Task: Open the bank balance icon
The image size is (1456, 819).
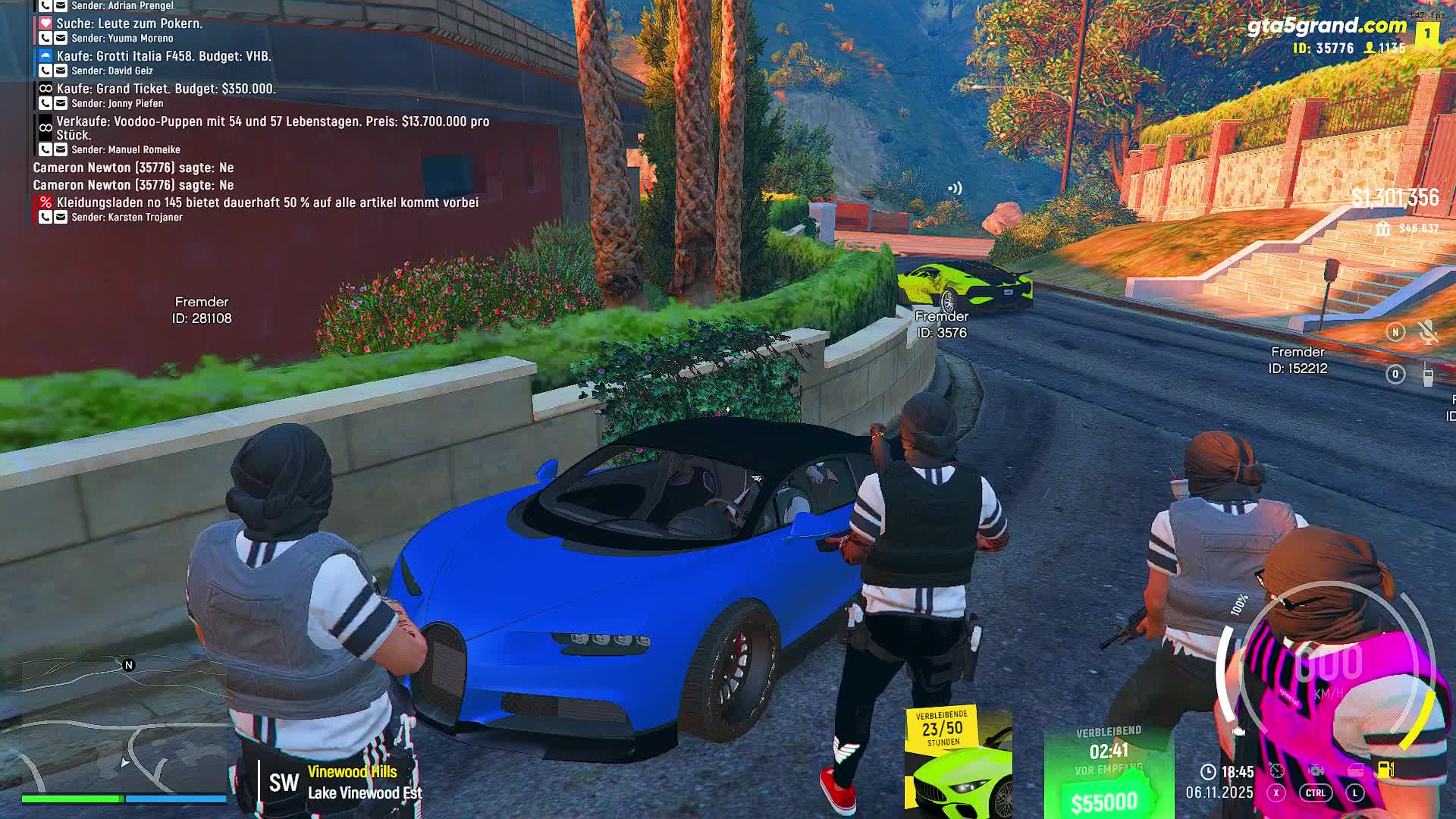Action: click(1383, 228)
